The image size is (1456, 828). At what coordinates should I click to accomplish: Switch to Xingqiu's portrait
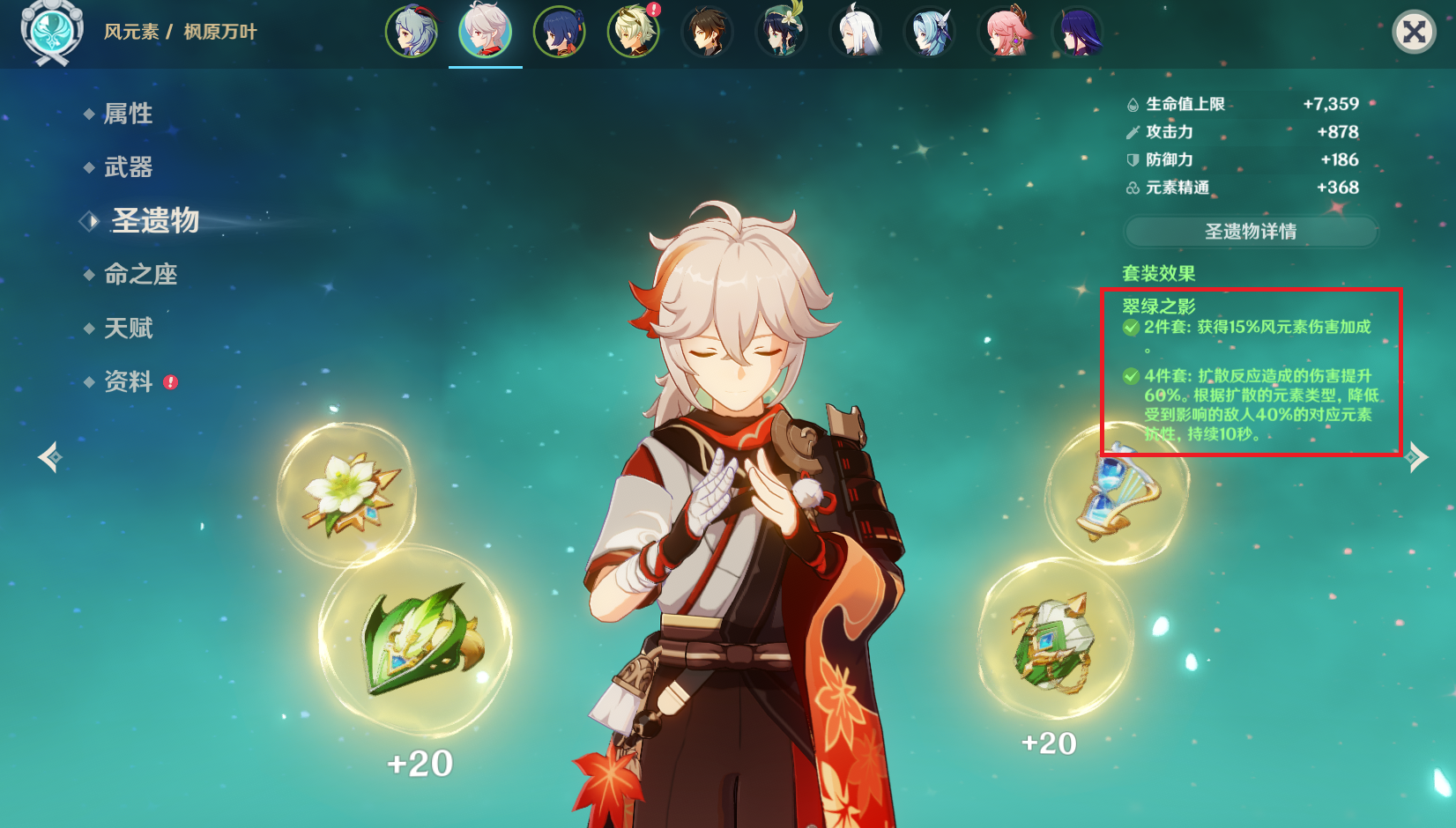[x=560, y=33]
